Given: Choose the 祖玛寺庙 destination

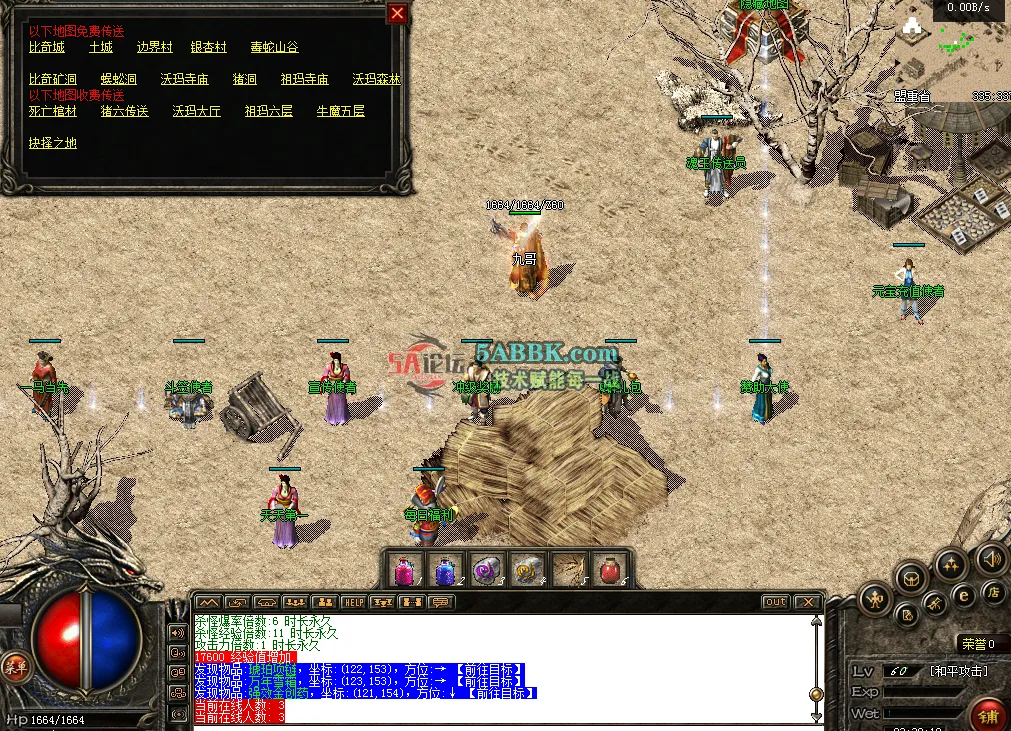Looking at the screenshot, I should [304, 79].
